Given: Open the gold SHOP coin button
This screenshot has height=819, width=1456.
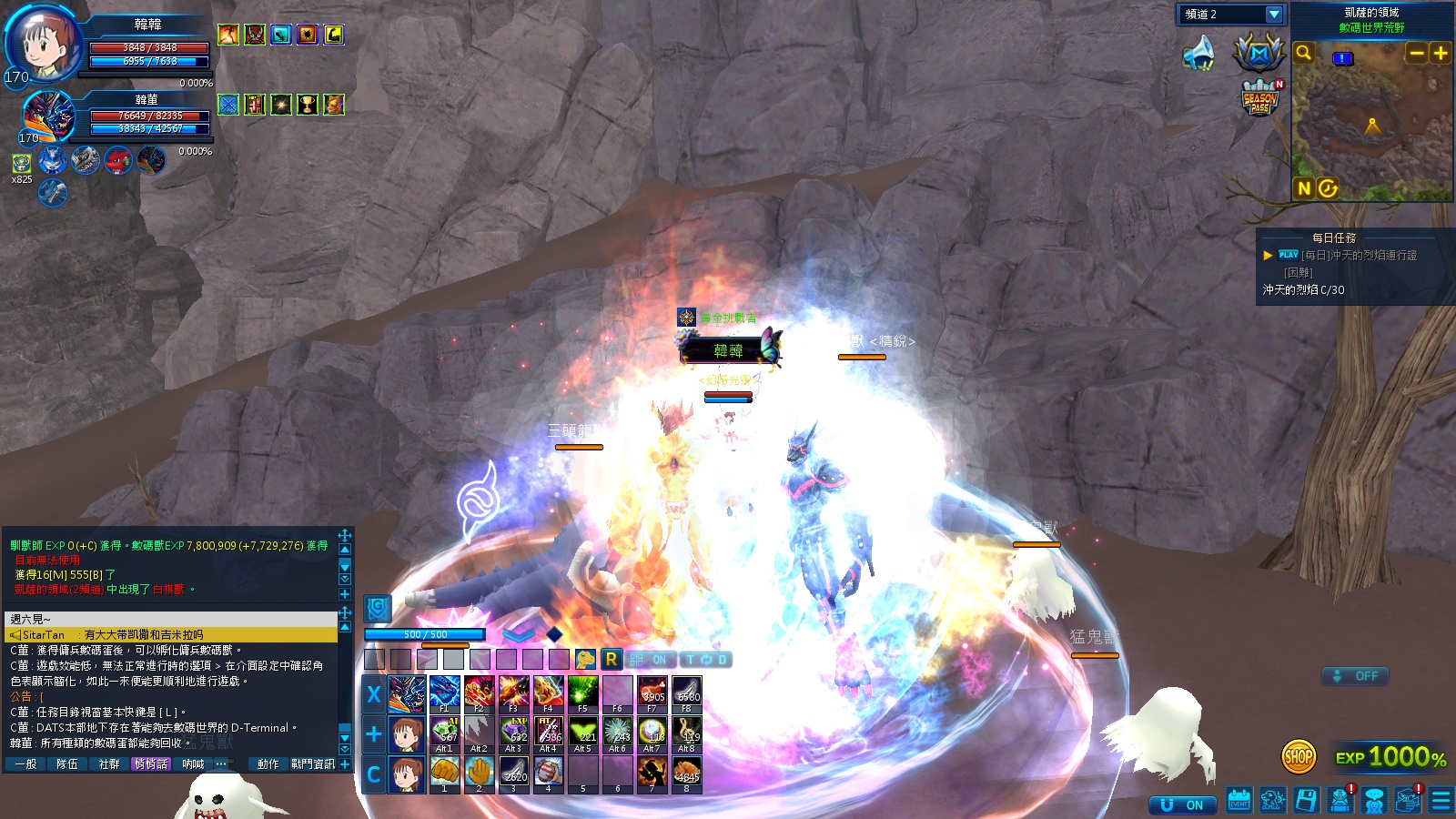Looking at the screenshot, I should tap(1299, 756).
